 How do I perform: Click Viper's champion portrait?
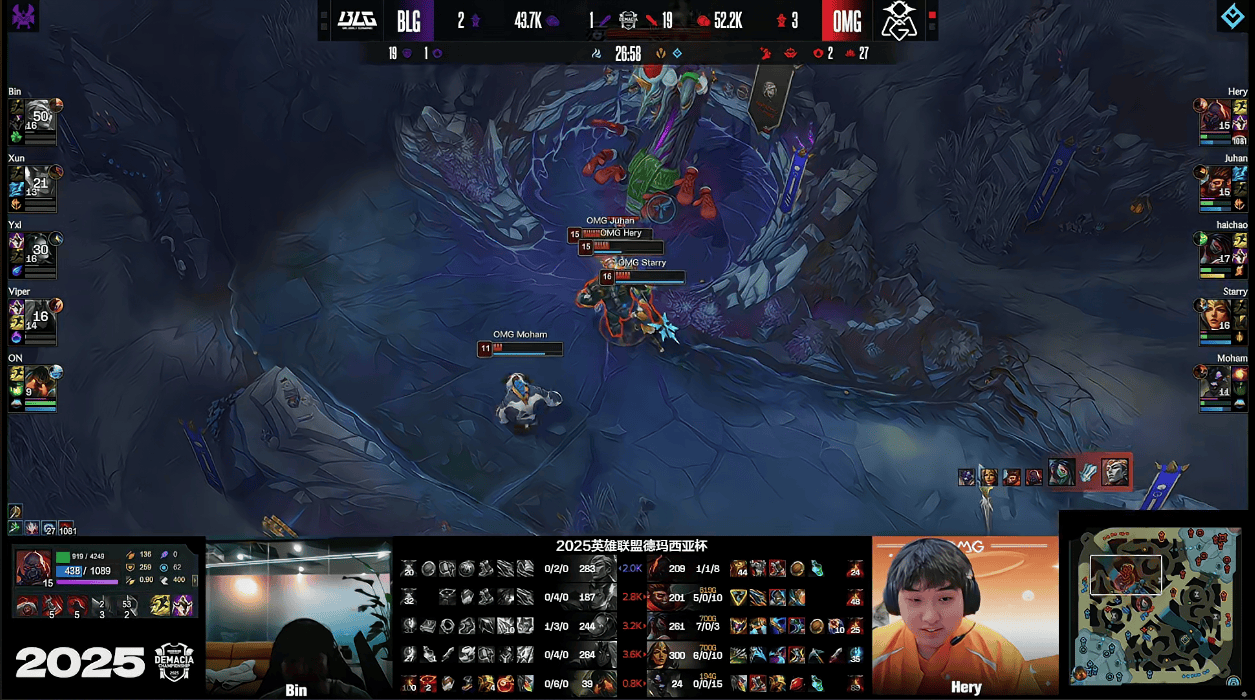coord(39,316)
